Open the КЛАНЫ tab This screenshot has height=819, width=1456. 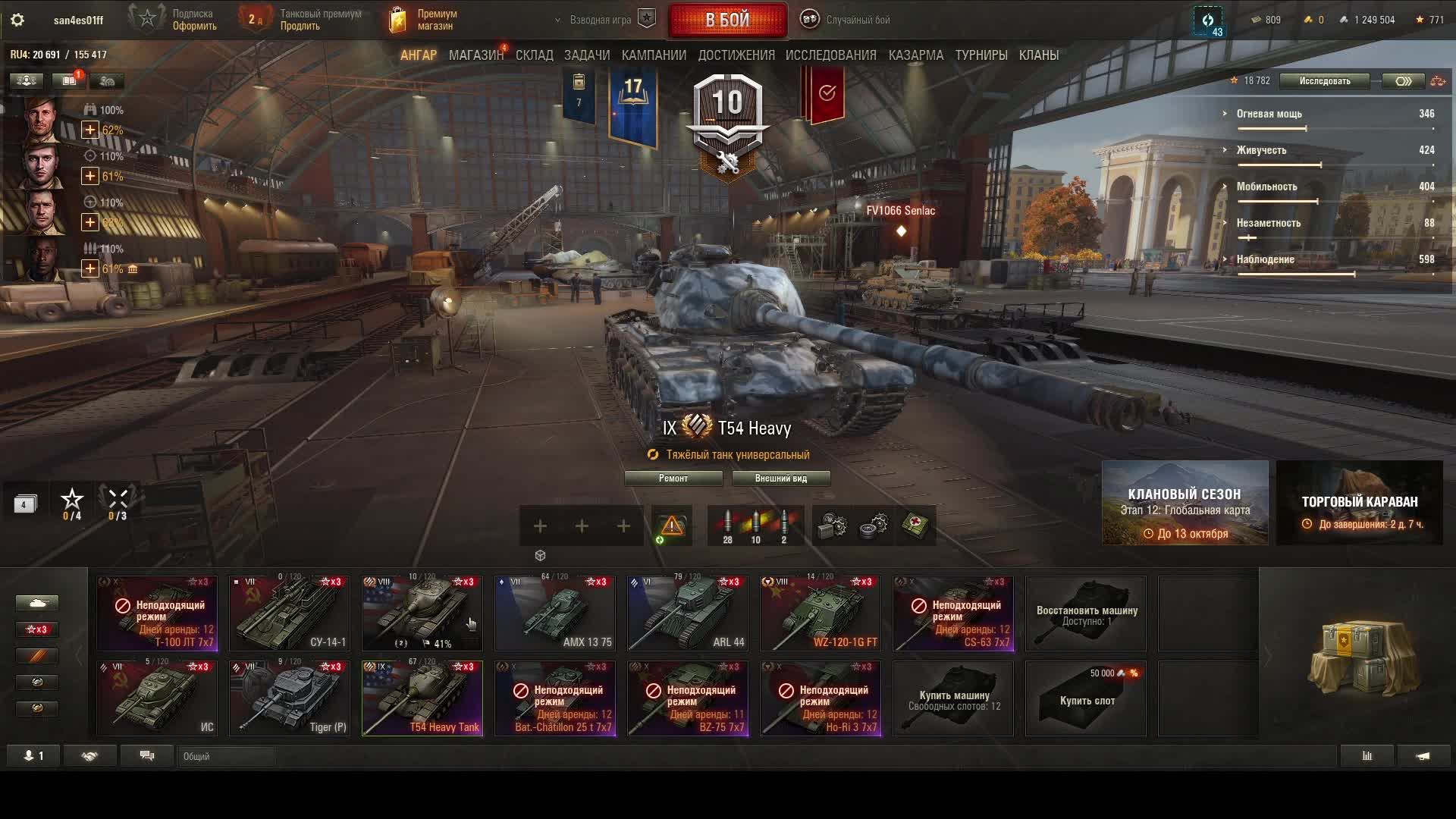click(x=1038, y=55)
